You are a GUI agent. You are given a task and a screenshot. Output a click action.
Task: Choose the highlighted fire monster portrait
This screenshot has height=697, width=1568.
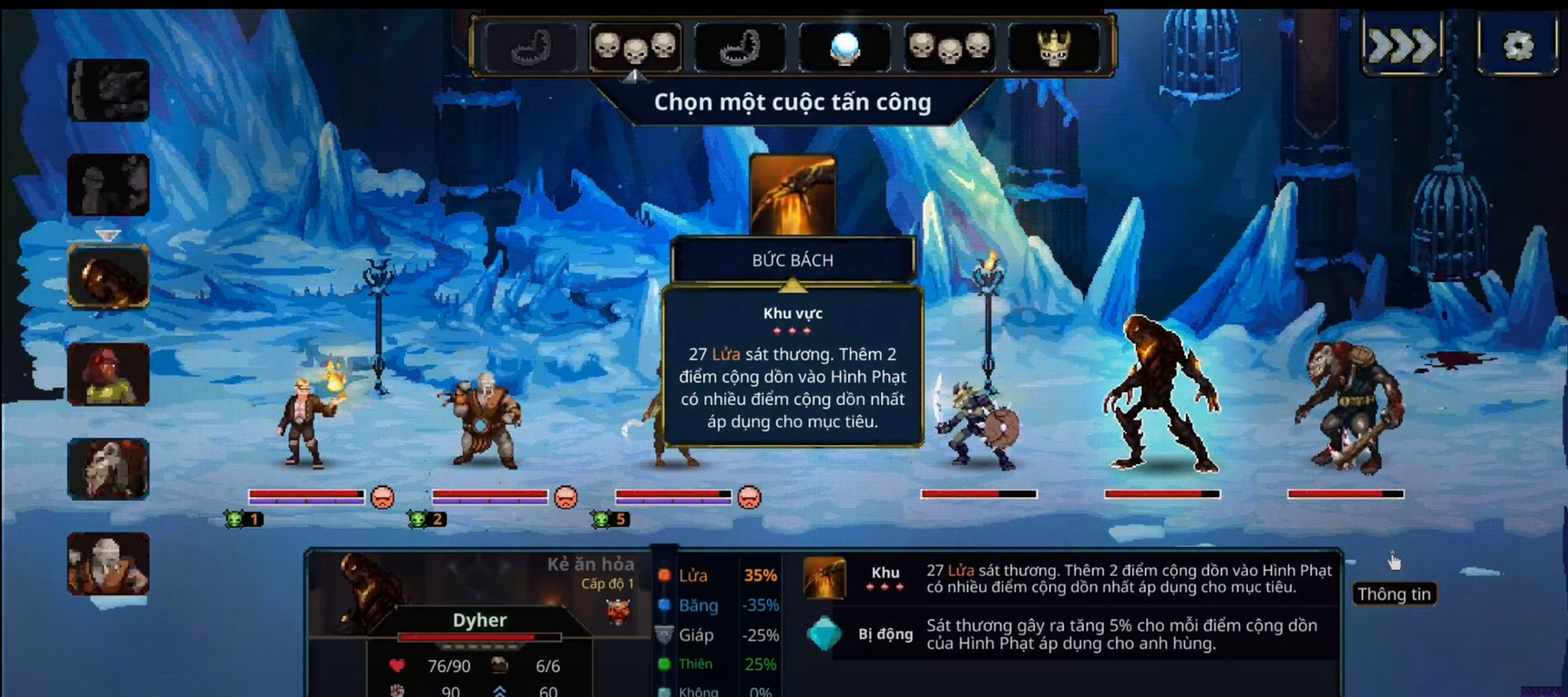(x=108, y=277)
